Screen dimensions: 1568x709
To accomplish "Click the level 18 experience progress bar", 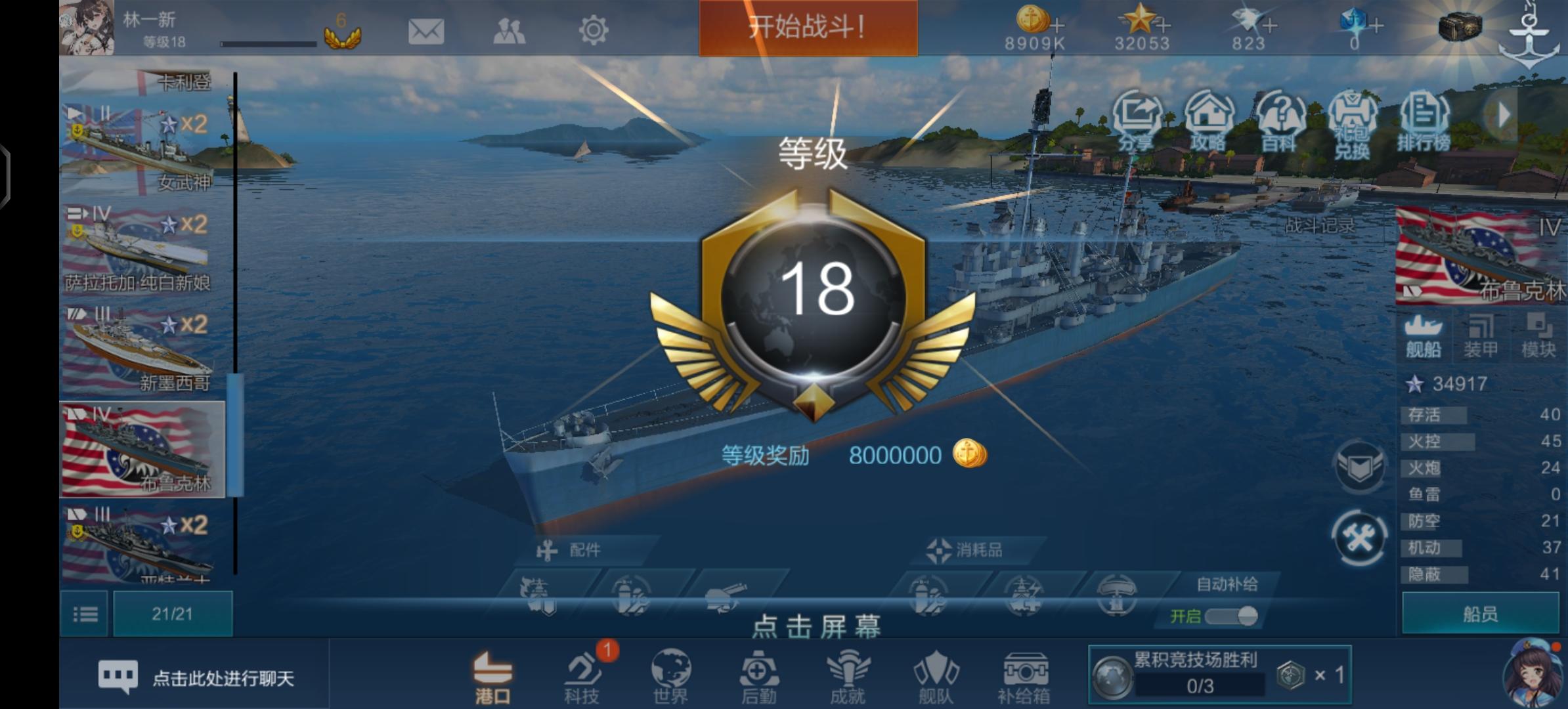I will pyautogui.click(x=269, y=45).
